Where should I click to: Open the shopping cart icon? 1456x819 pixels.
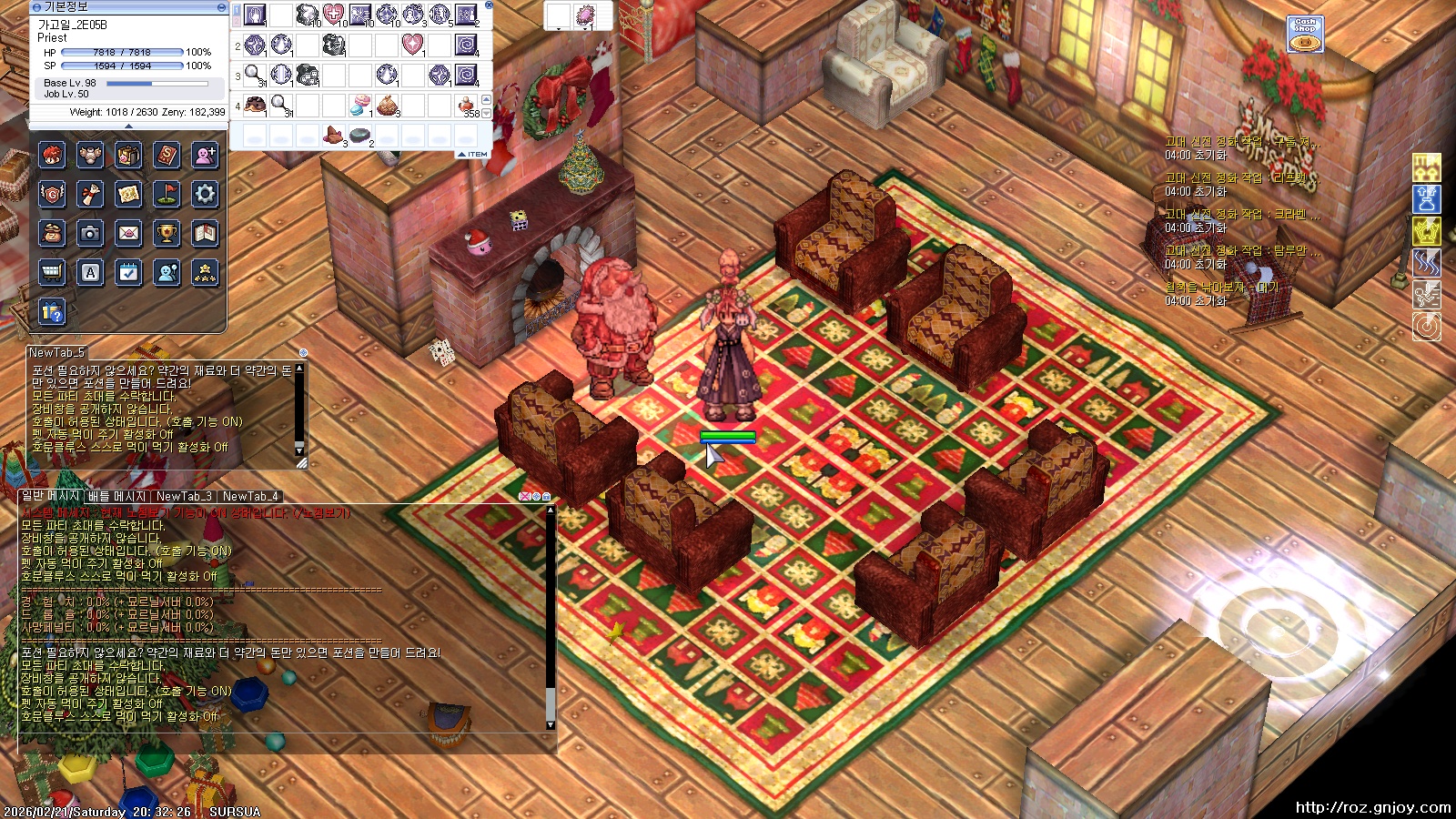[x=52, y=273]
